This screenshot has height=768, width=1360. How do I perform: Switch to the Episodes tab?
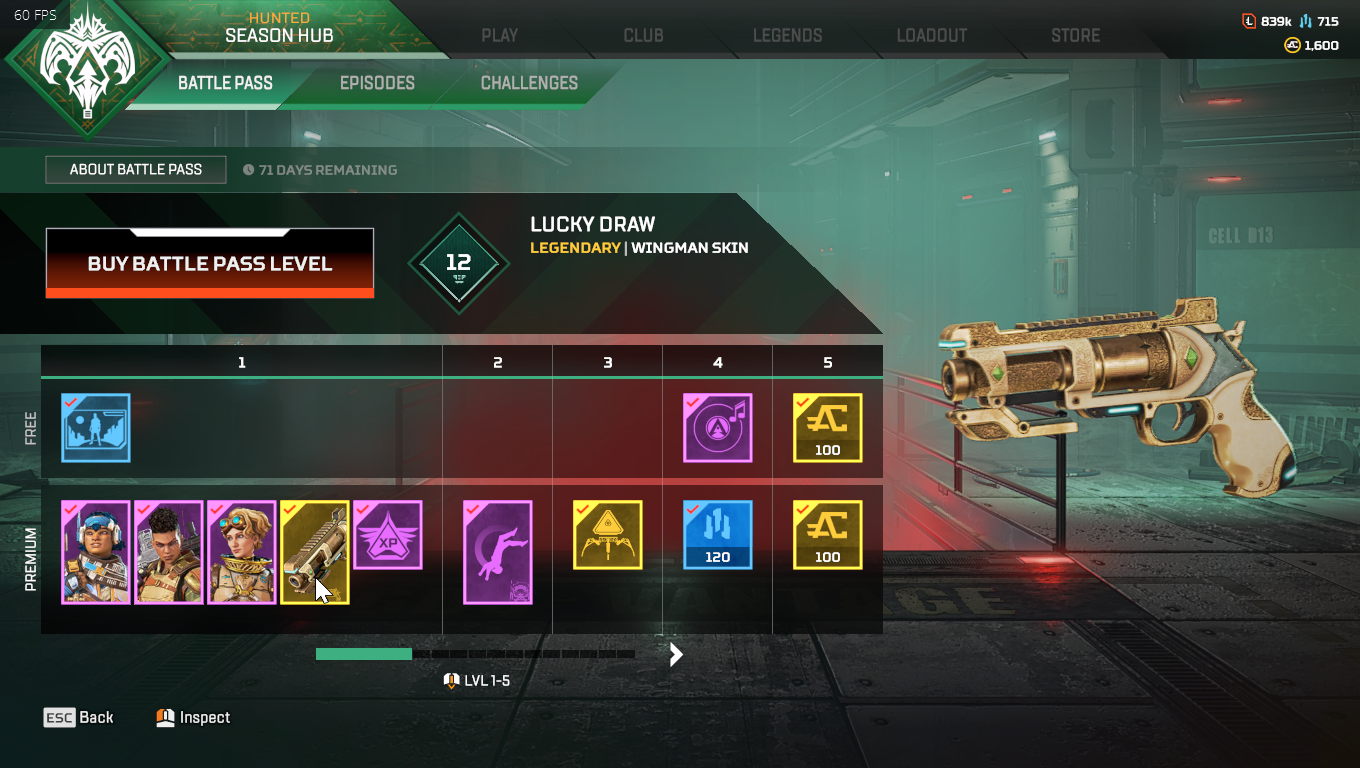coord(377,83)
